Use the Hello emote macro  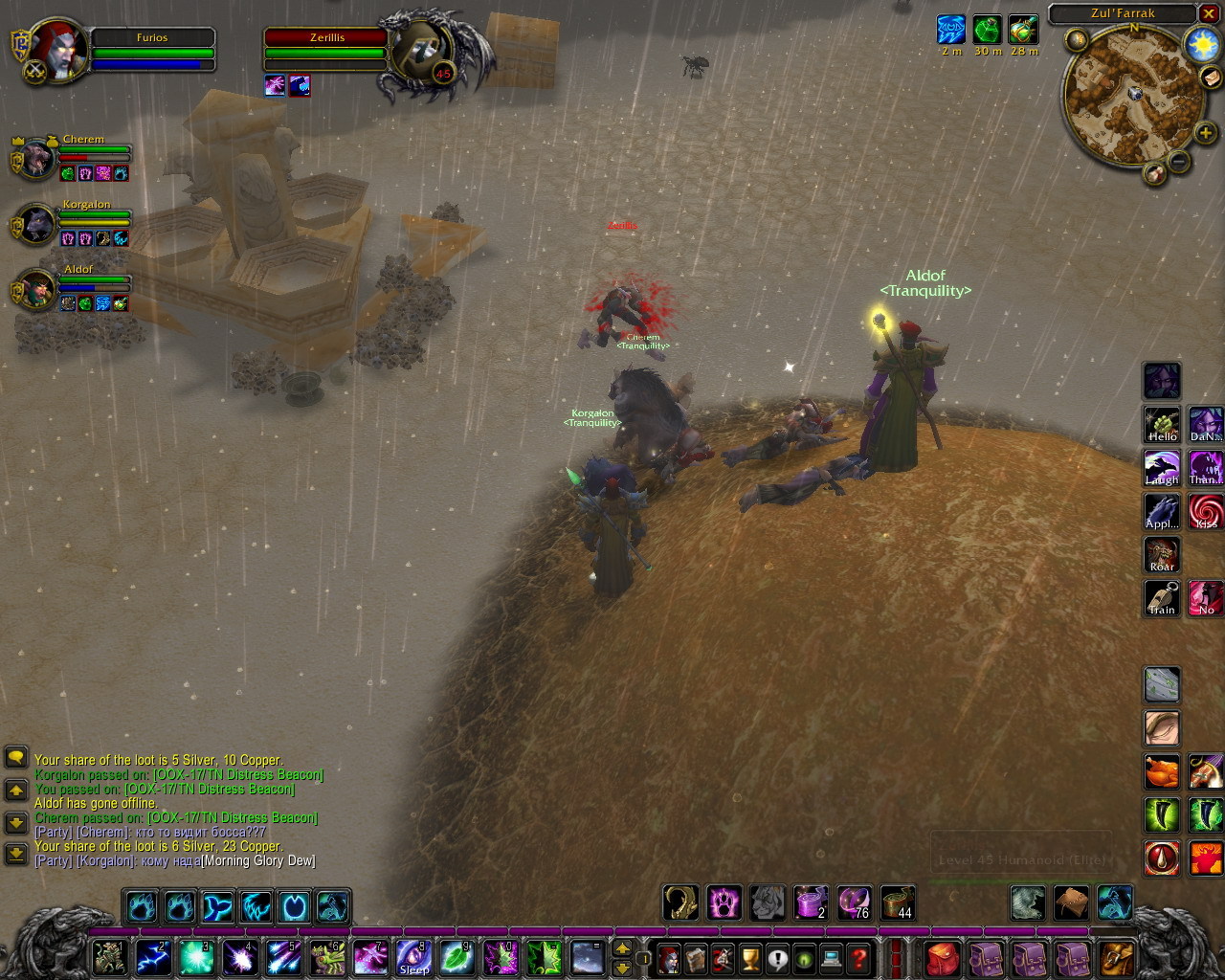click(x=1162, y=424)
